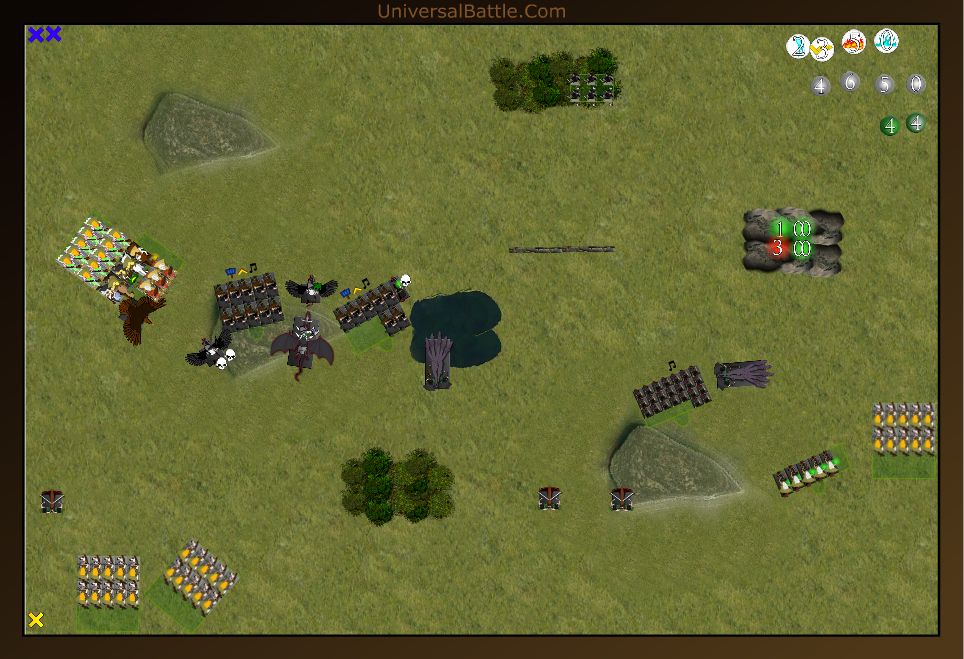This screenshot has height=659, width=964.
Task: Click the white token with blue 2
Action: [798, 45]
